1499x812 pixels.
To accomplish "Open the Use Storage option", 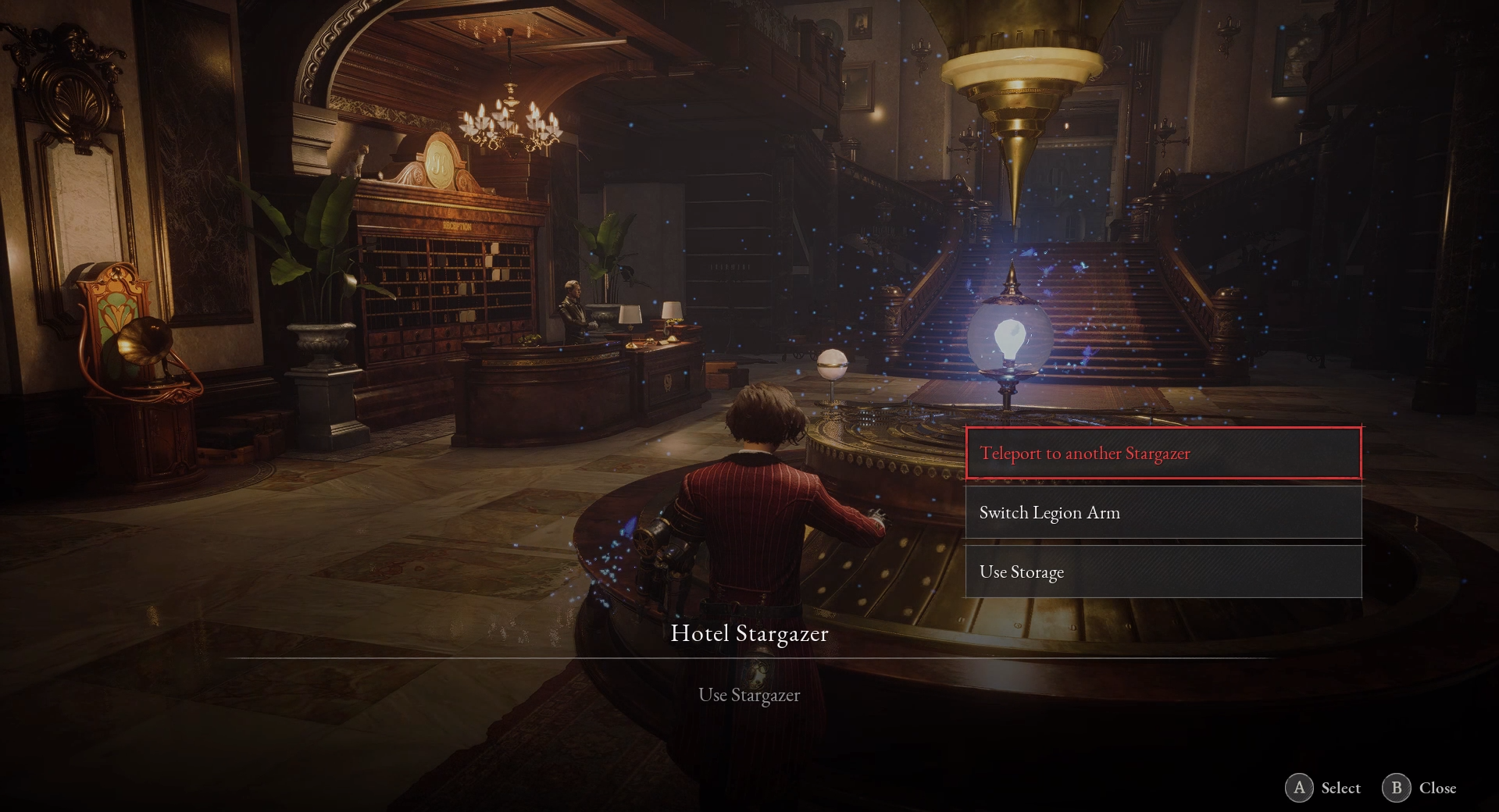I will (1163, 572).
